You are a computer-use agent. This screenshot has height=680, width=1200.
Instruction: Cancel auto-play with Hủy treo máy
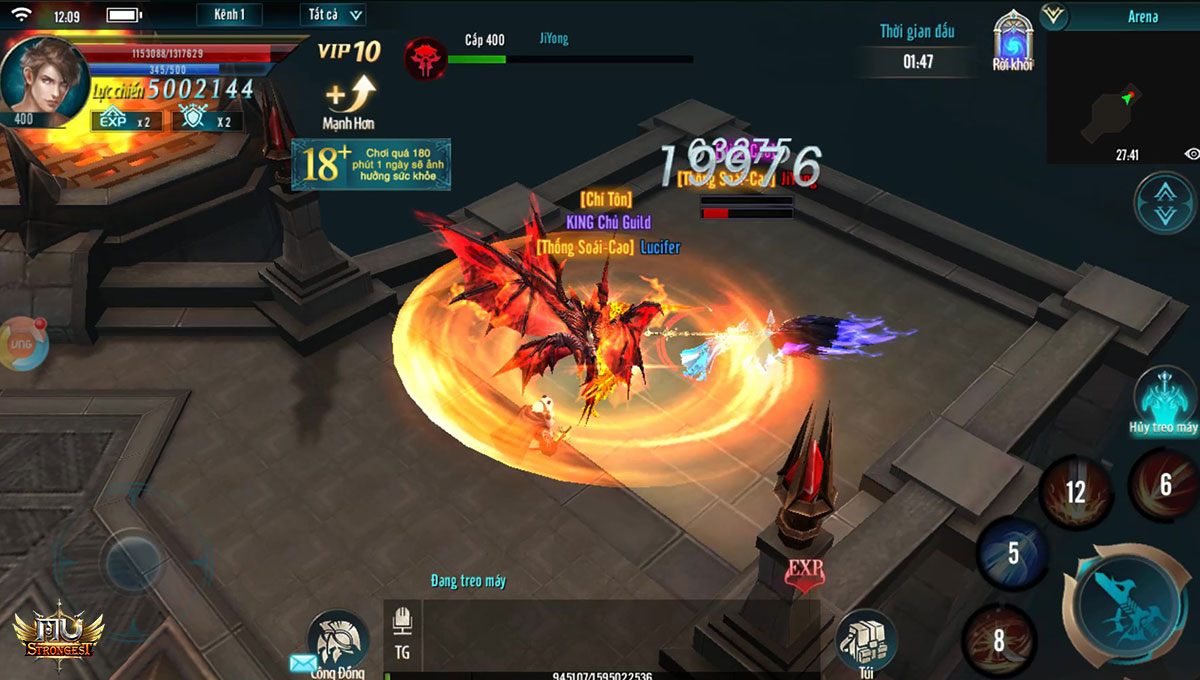point(1164,399)
